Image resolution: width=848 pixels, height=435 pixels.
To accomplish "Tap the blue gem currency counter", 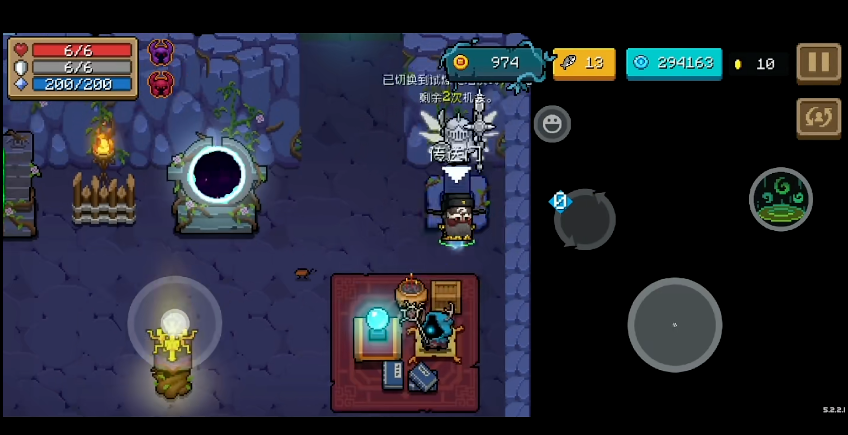I will coord(673,63).
